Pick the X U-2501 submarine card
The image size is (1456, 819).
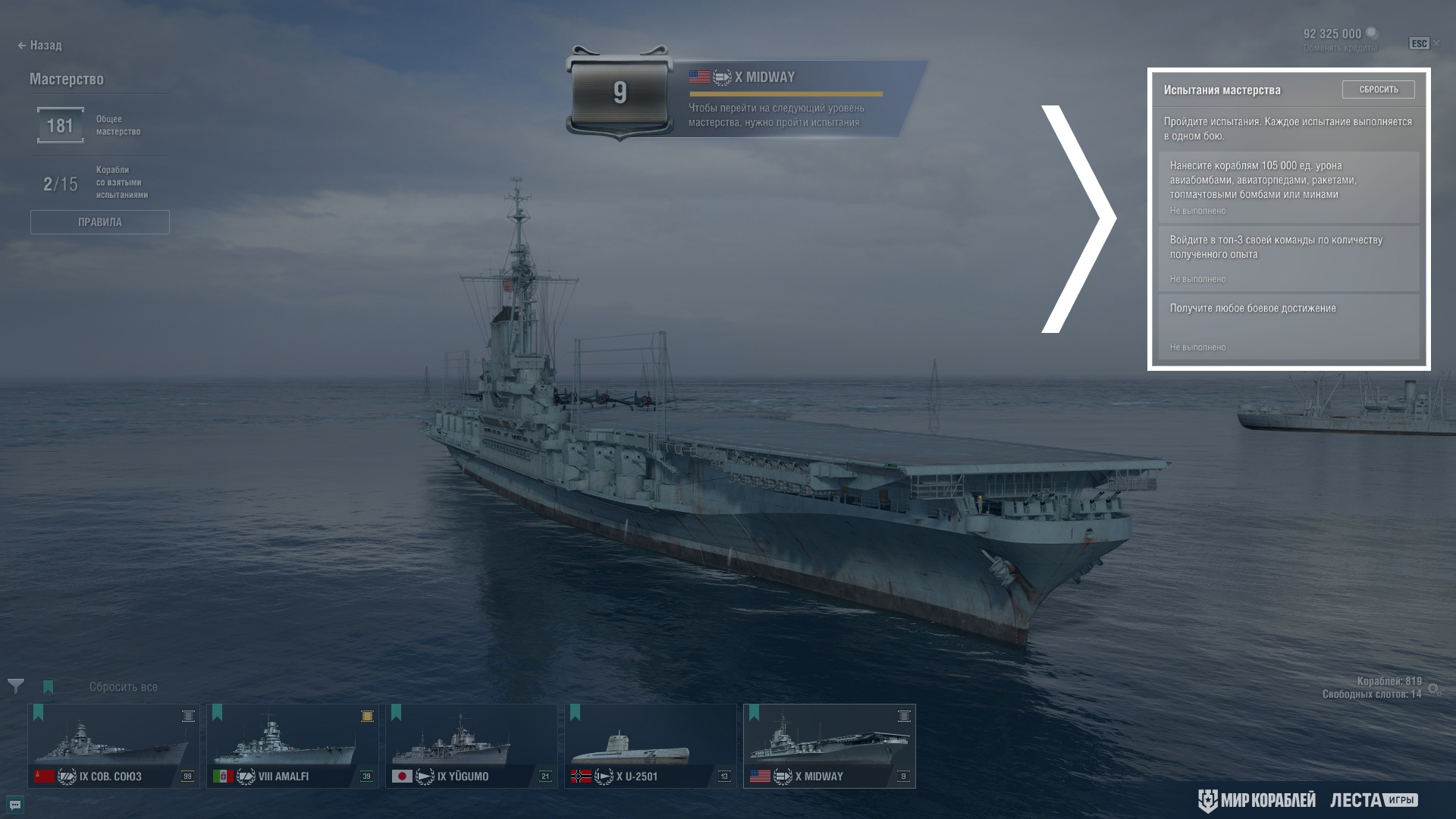[651, 745]
